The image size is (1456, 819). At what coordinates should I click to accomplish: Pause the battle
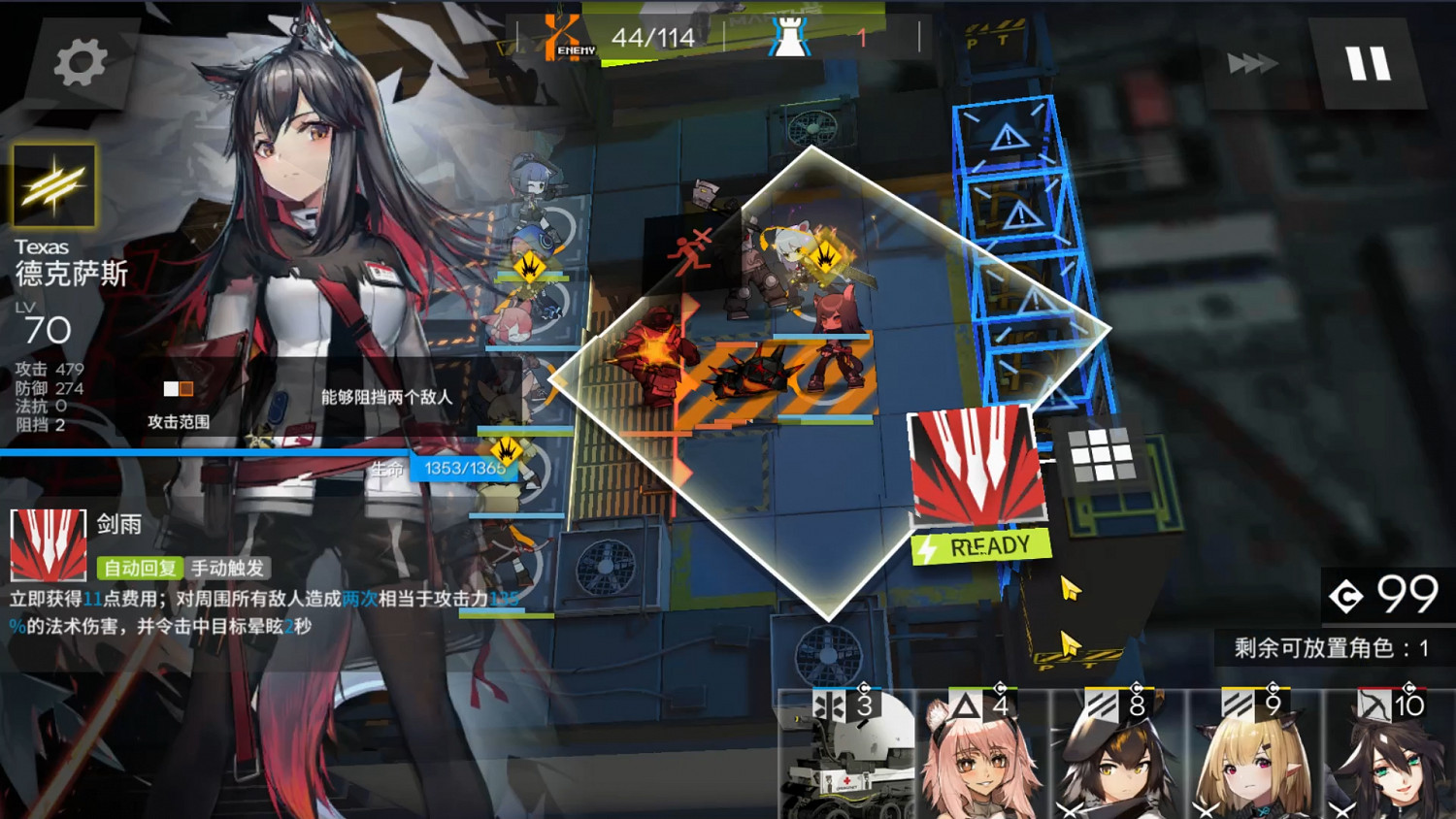(x=1370, y=61)
